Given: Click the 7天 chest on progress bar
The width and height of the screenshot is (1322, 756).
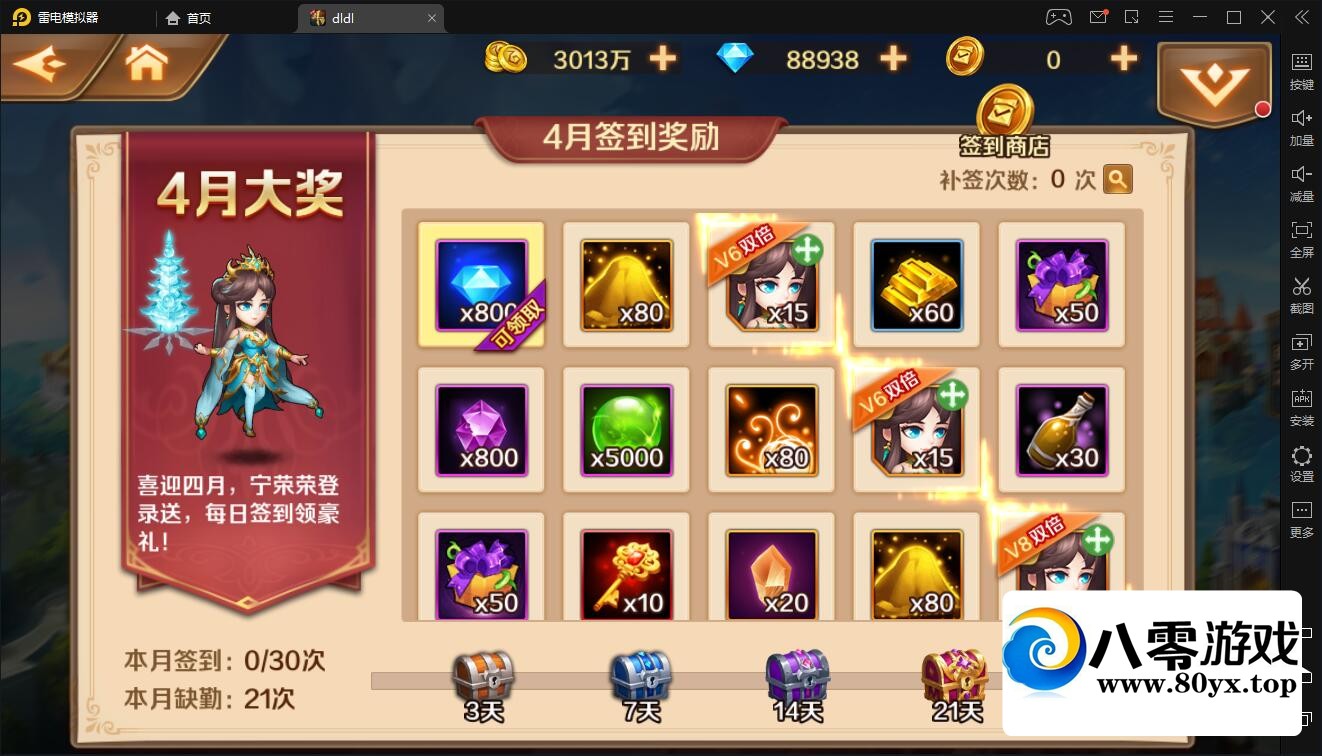Looking at the screenshot, I should [638, 678].
